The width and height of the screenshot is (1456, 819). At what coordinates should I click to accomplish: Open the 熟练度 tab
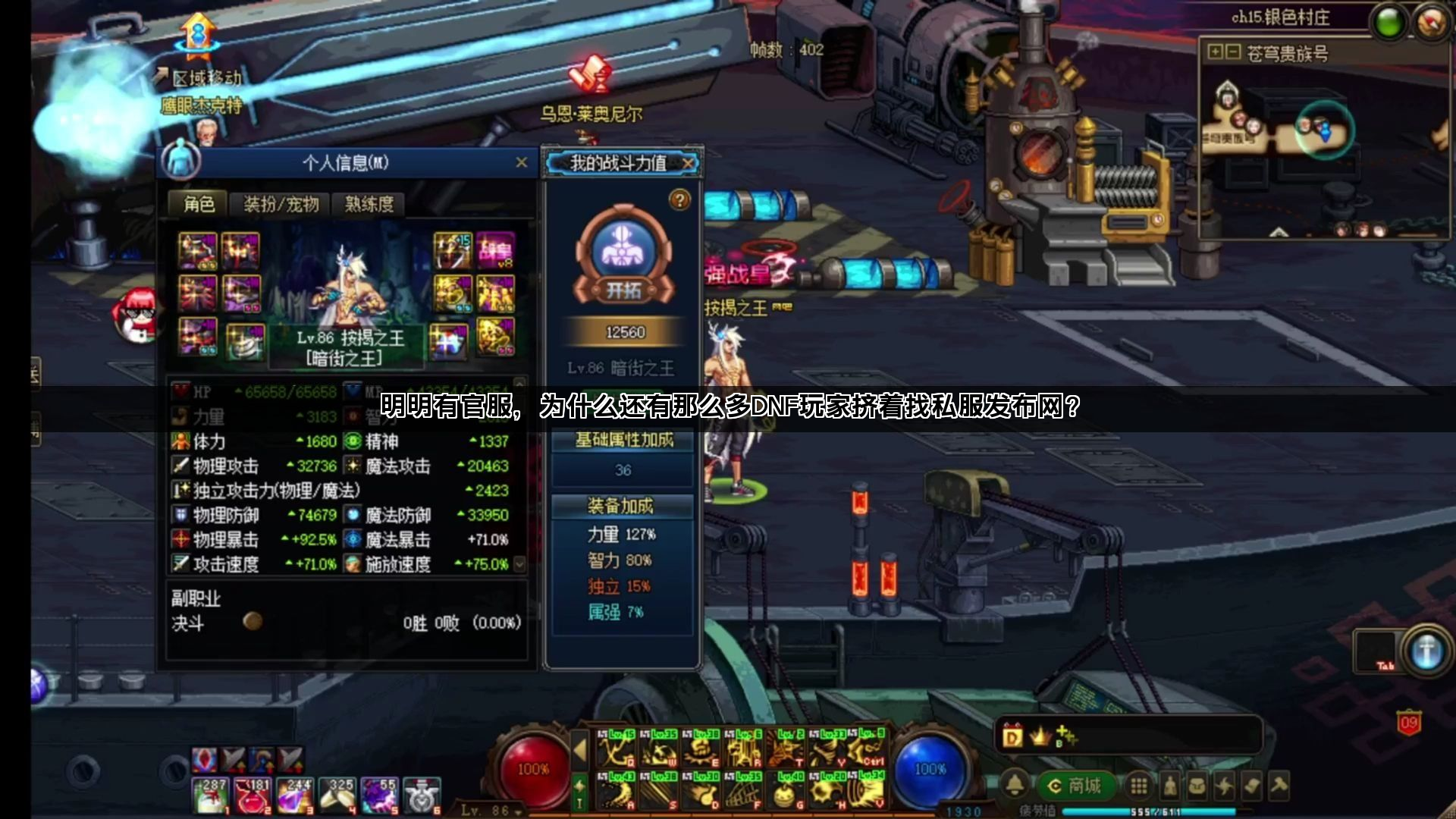(369, 204)
